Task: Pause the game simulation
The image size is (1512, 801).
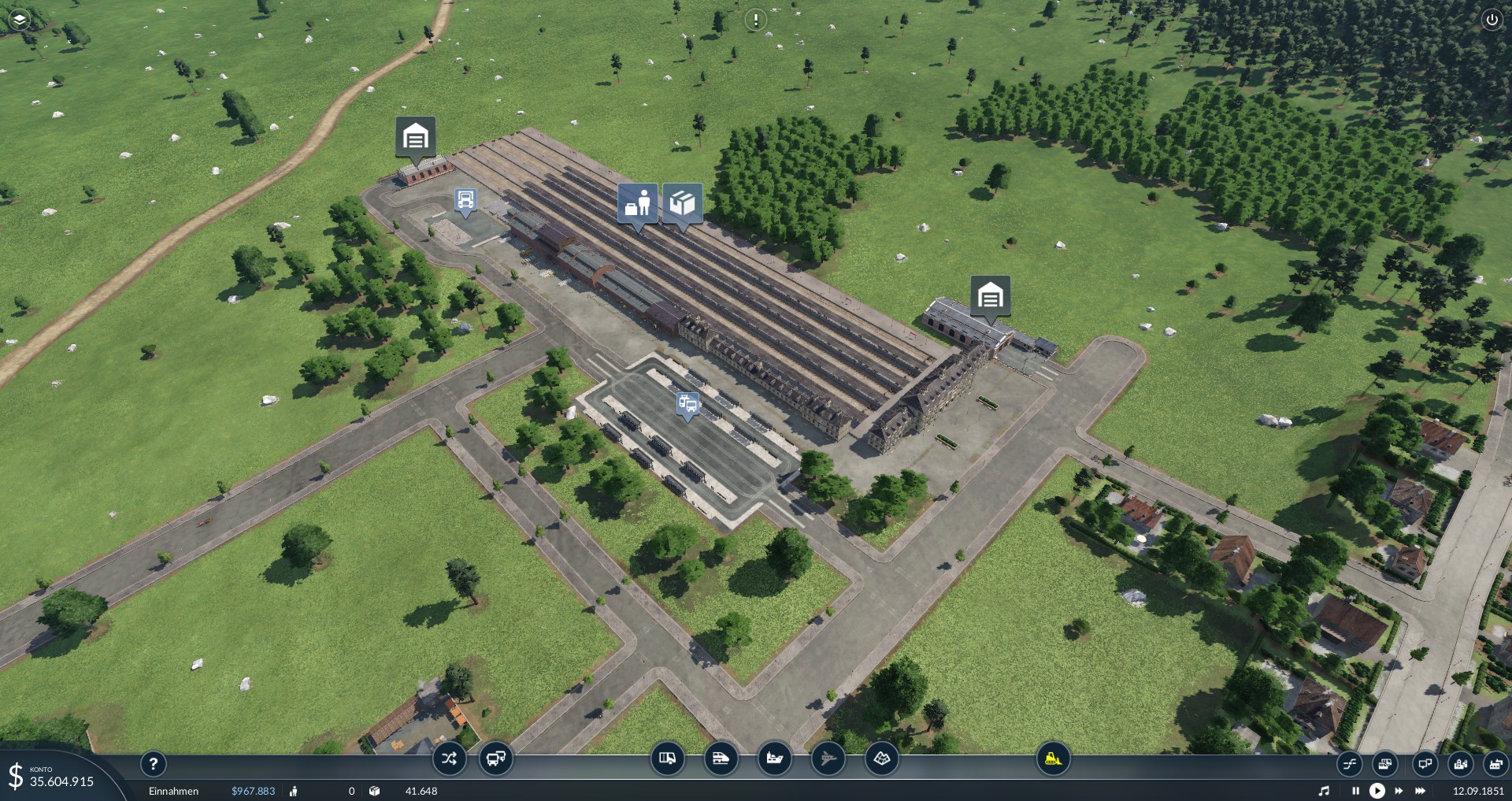Action: tap(1355, 791)
